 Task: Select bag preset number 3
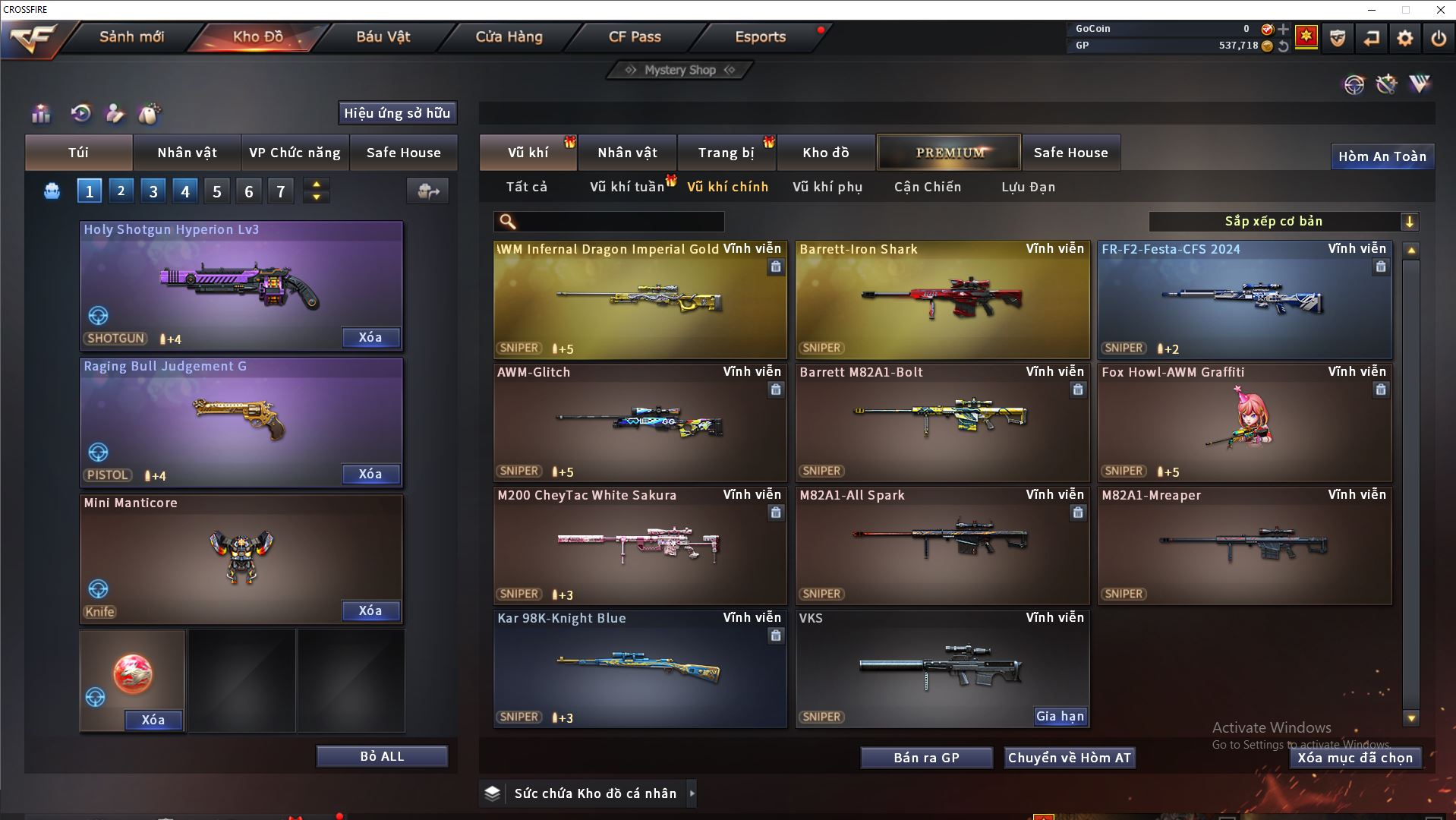tap(153, 191)
